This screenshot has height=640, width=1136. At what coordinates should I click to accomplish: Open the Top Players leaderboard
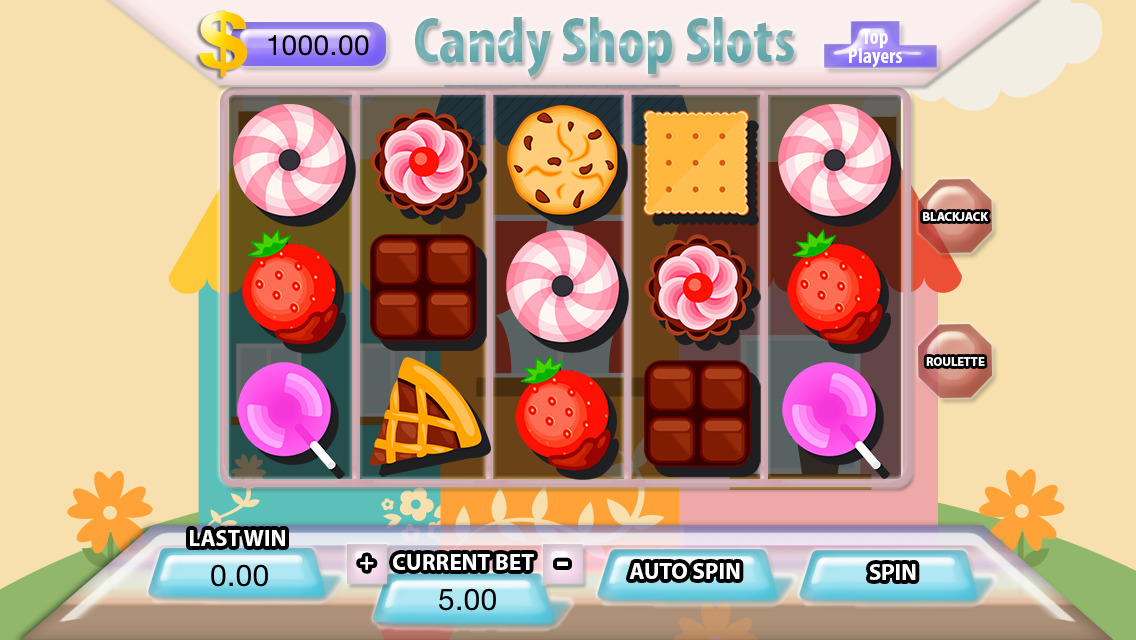(x=877, y=47)
